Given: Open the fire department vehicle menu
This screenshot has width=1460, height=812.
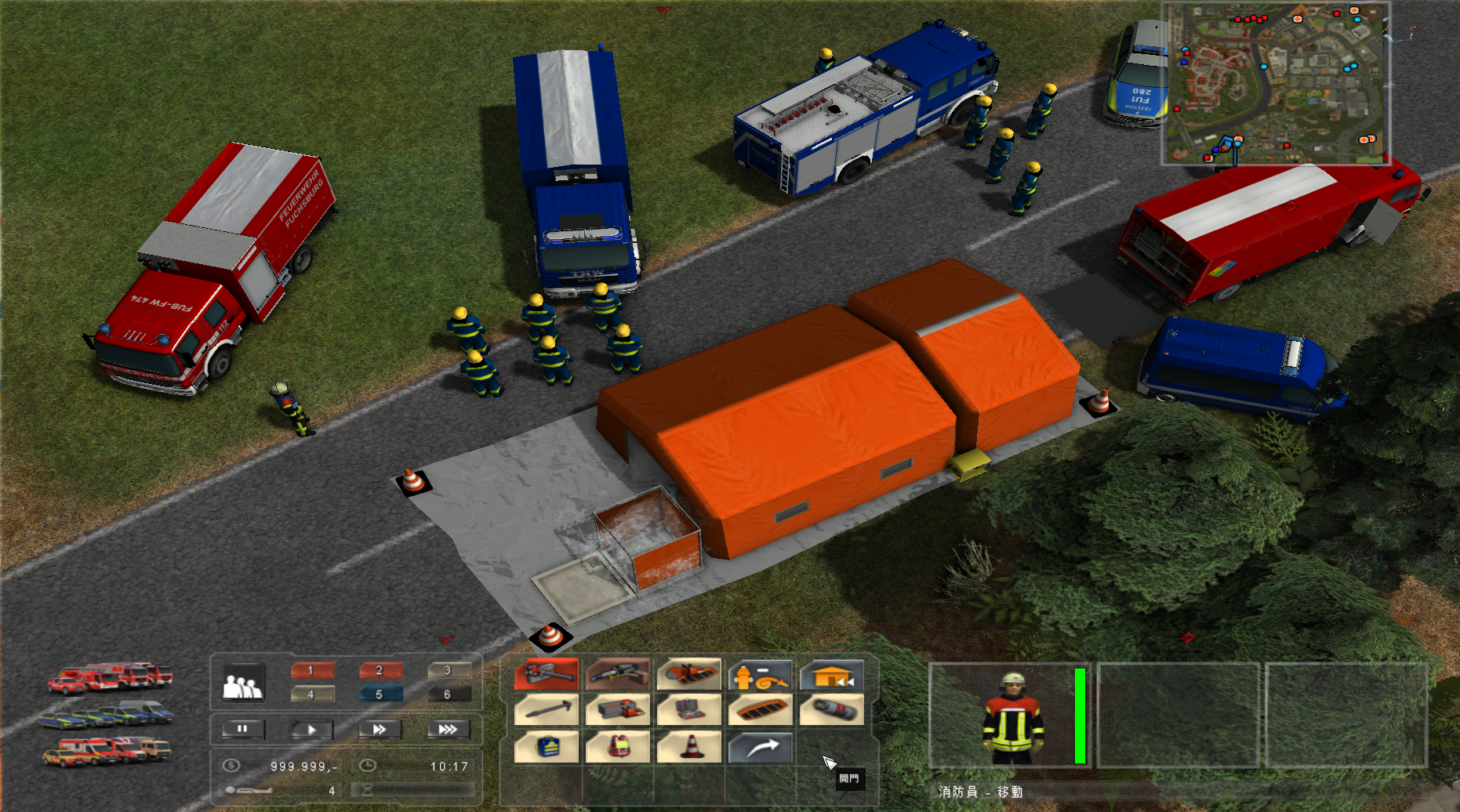Looking at the screenshot, I should coord(110,678).
